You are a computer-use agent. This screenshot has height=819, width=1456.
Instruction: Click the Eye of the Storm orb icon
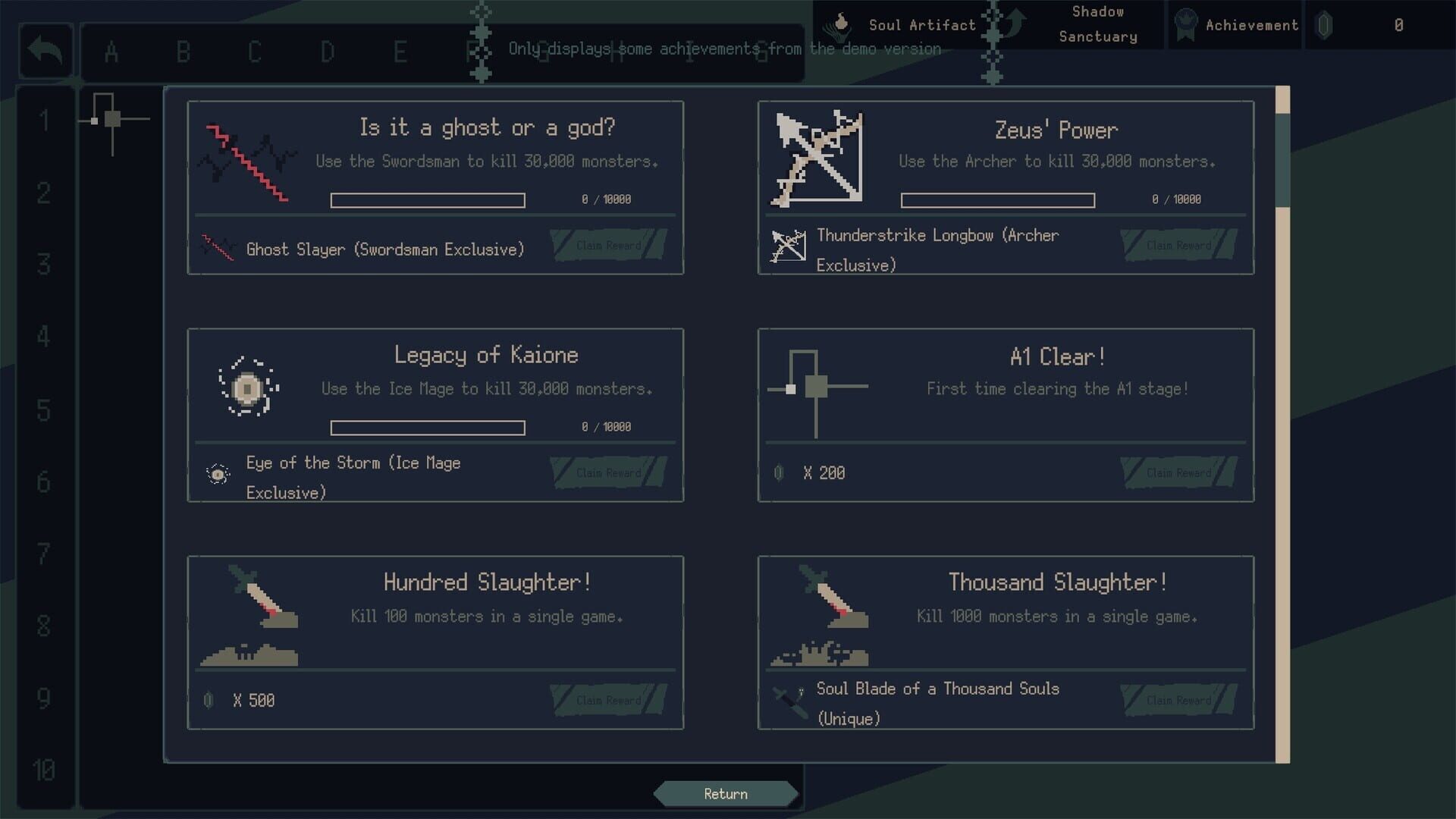click(x=219, y=474)
